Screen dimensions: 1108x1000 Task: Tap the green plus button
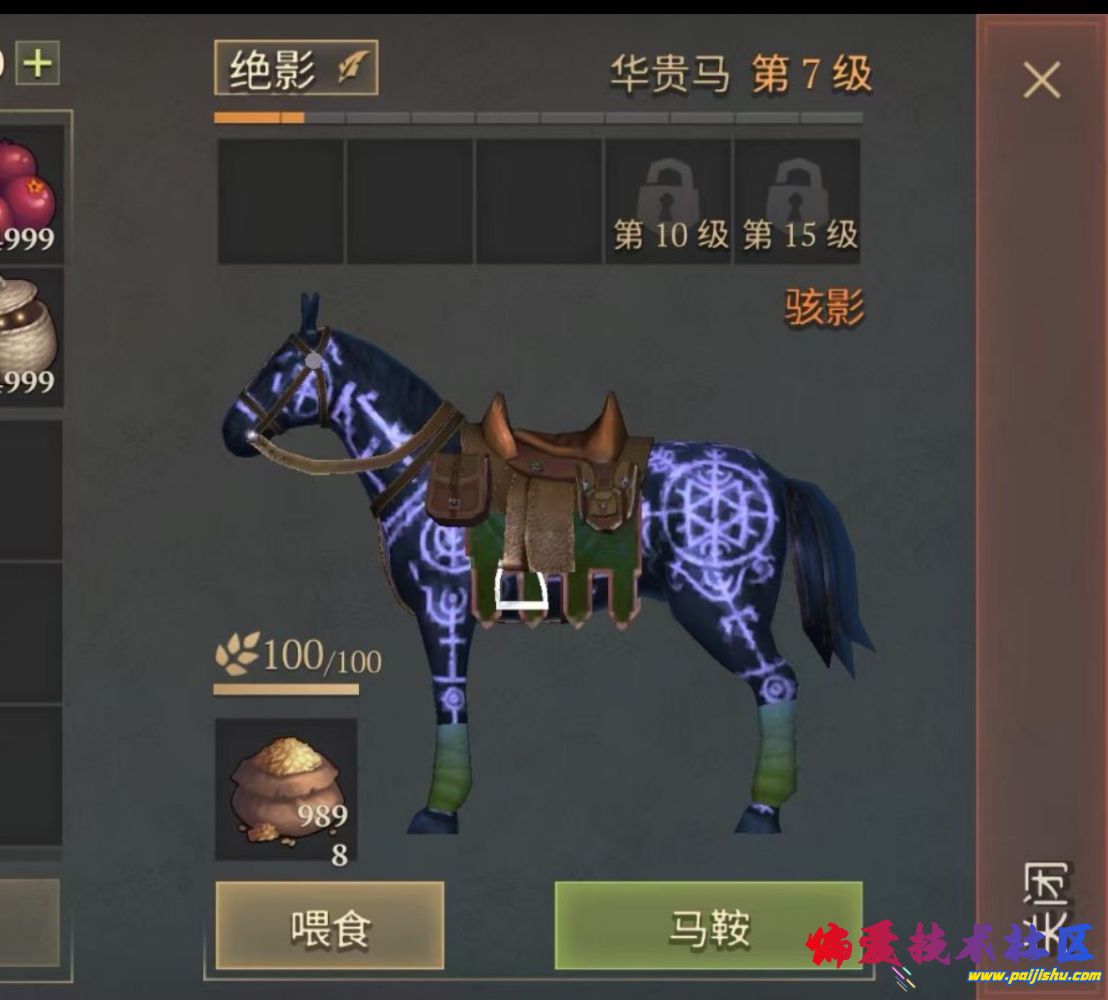point(38,65)
